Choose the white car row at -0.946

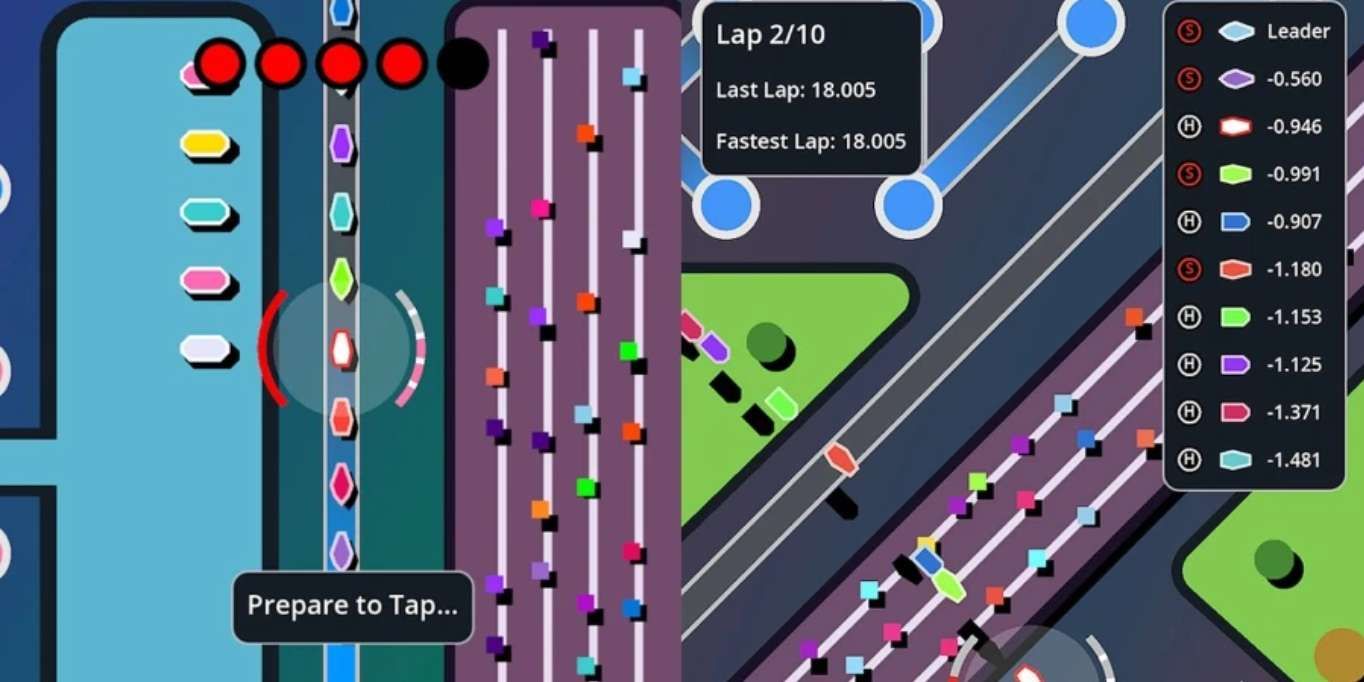tap(1256, 127)
